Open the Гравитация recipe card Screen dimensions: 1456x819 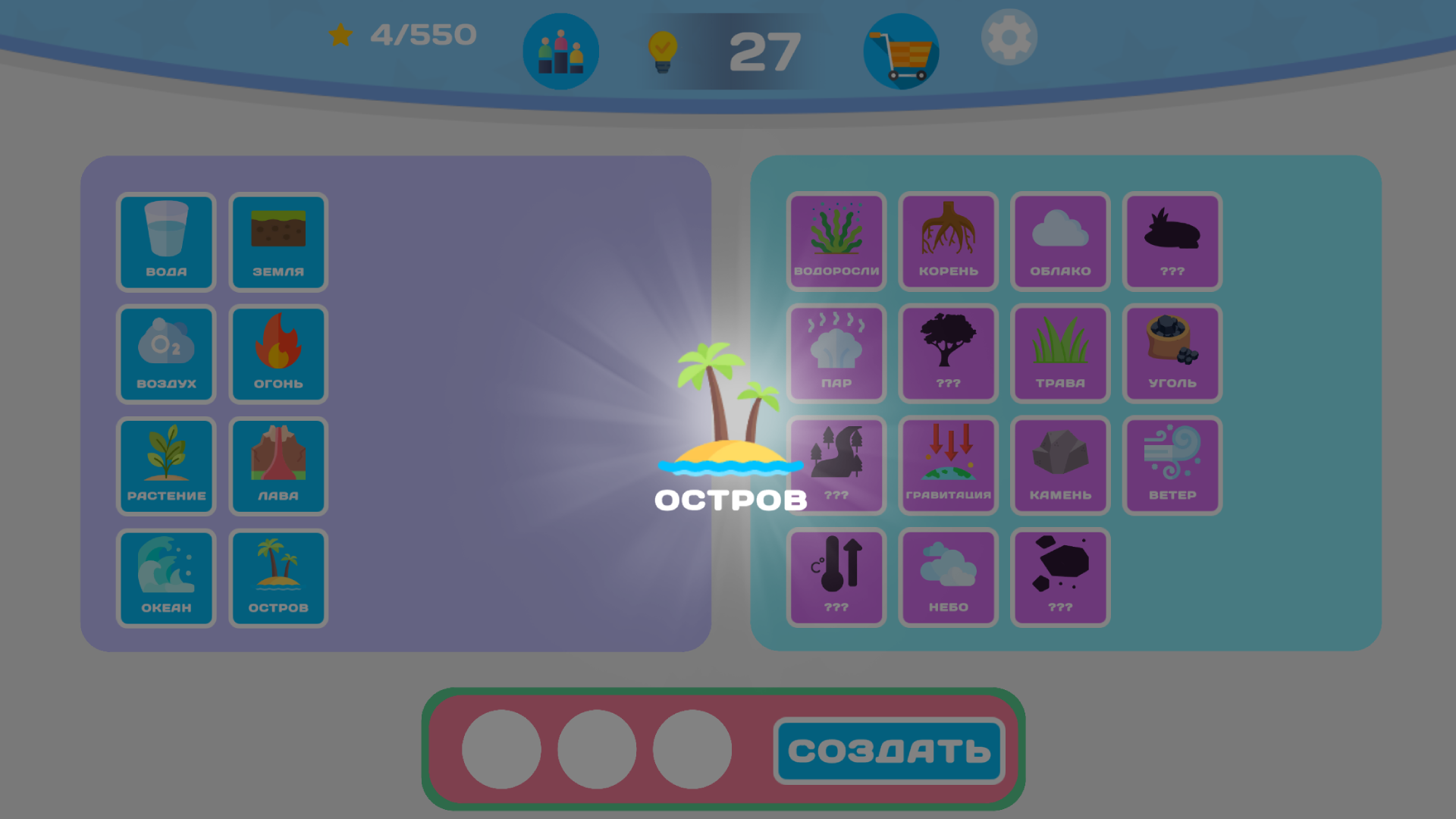coord(948,466)
